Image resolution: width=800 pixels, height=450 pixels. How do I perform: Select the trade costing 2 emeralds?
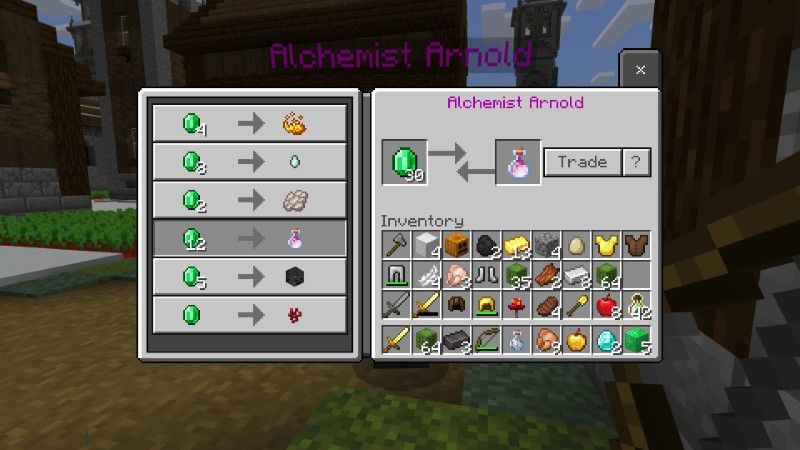coord(250,199)
